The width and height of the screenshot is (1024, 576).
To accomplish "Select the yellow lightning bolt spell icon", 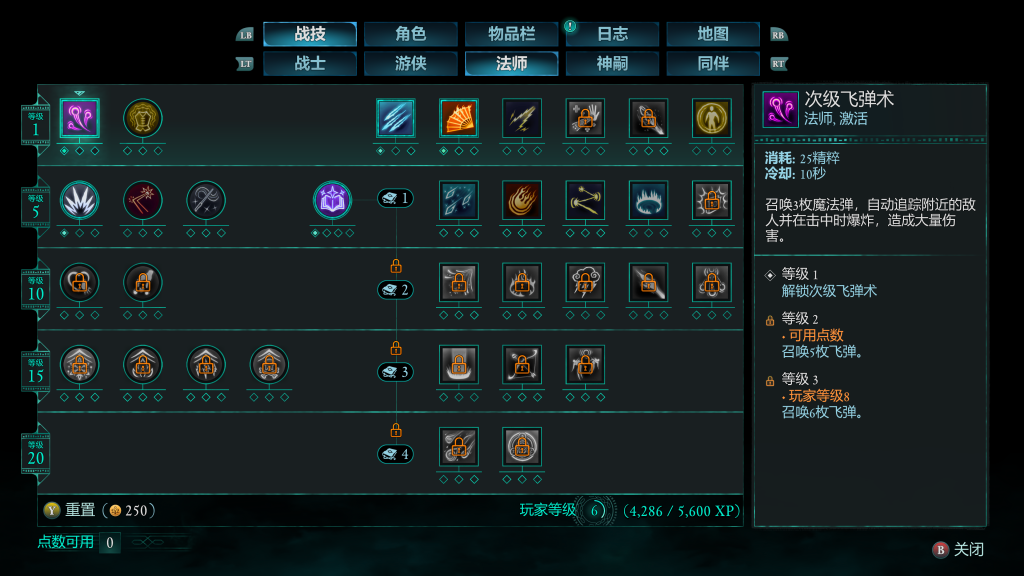I will pyautogui.click(x=522, y=118).
